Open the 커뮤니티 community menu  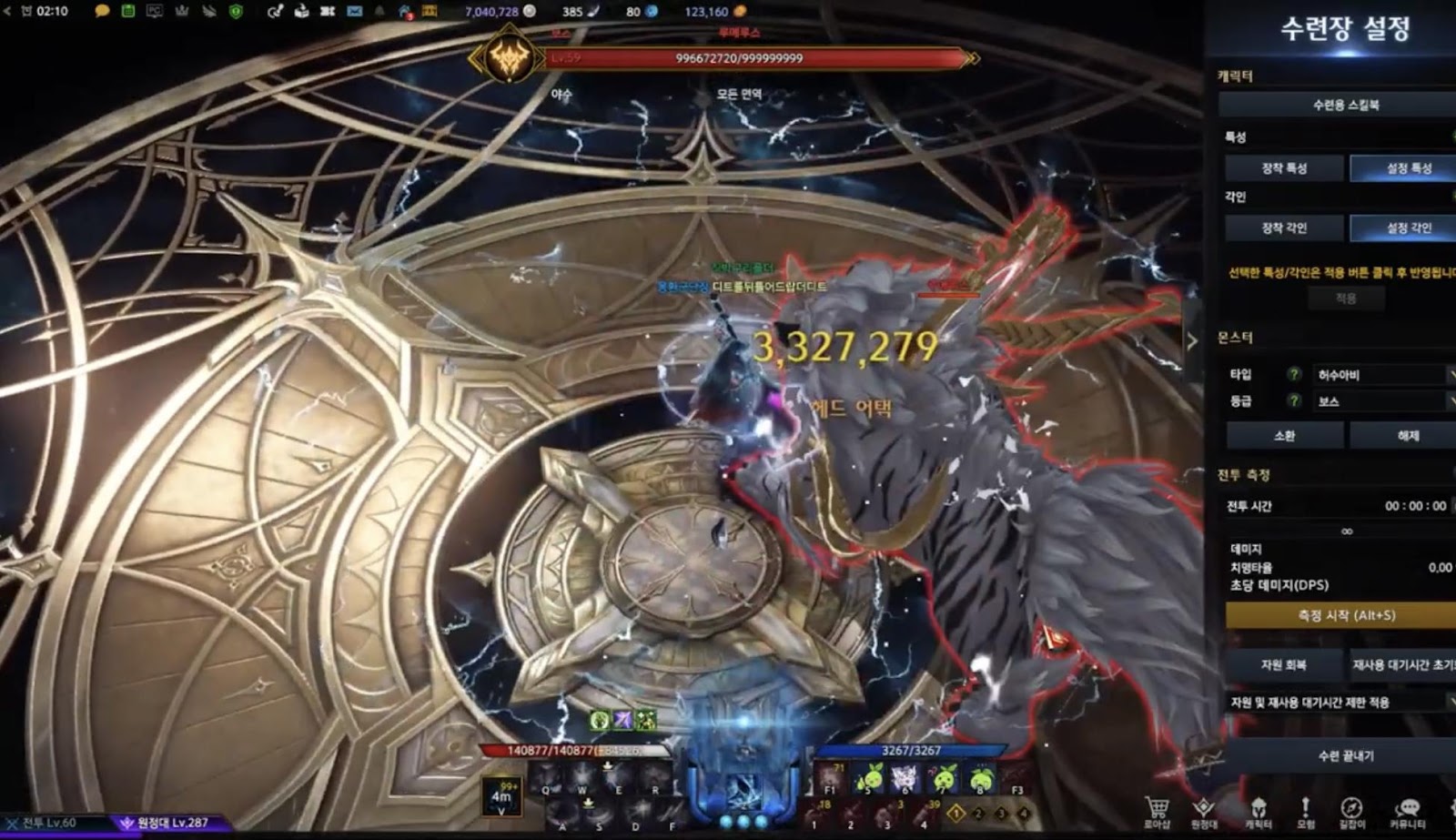click(1408, 810)
